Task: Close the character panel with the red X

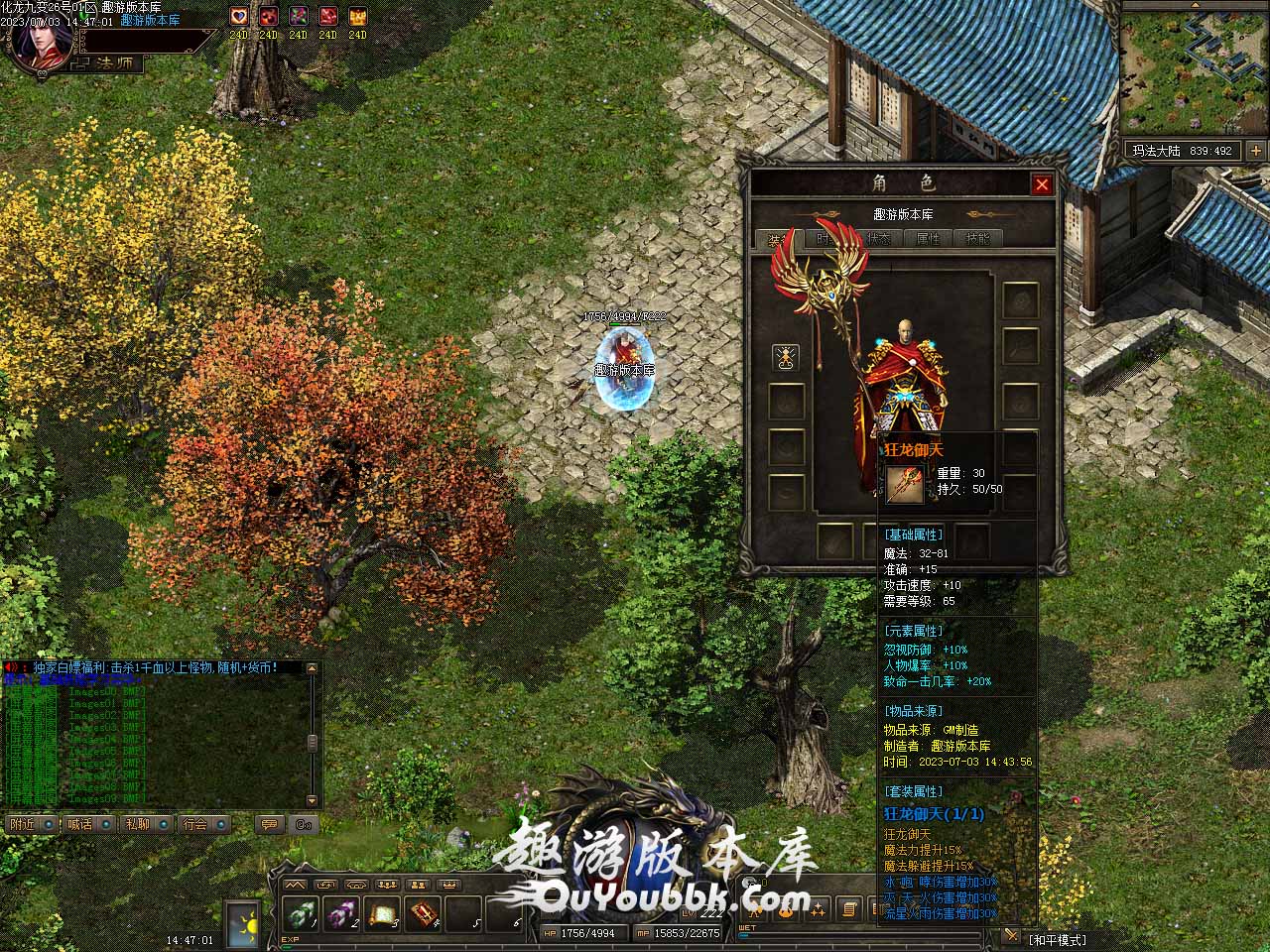Action: [1041, 184]
